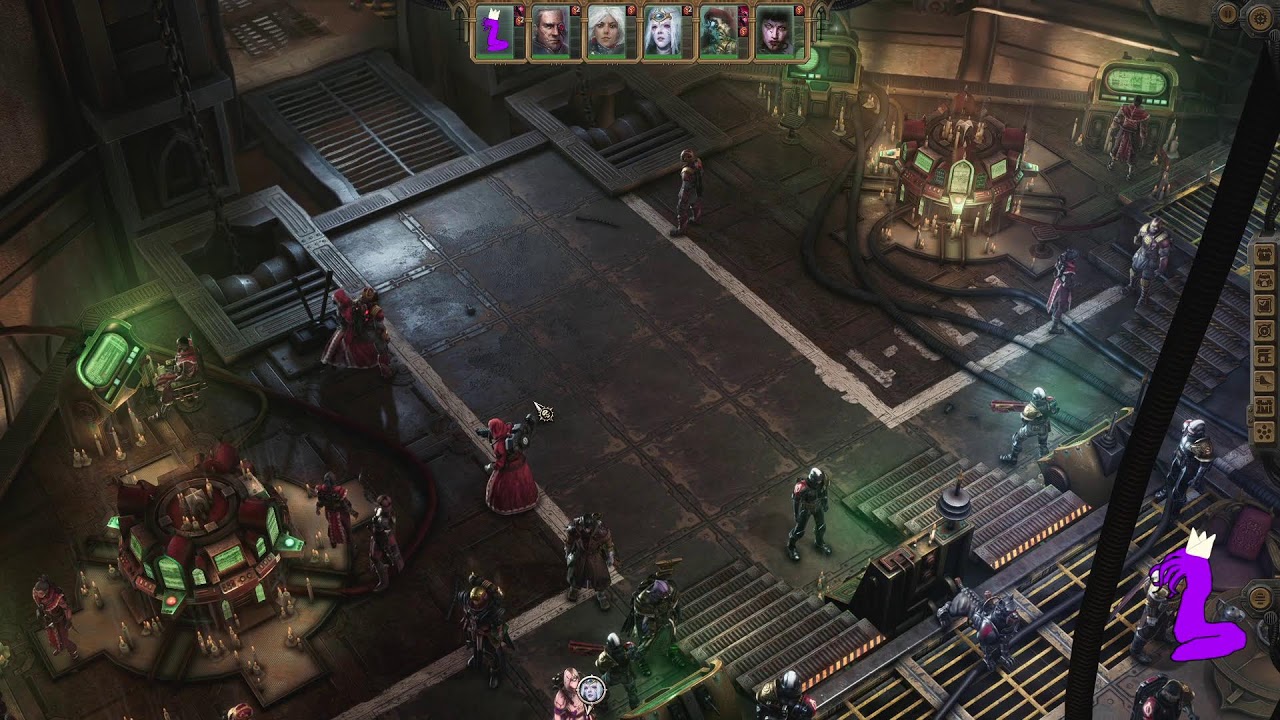The height and width of the screenshot is (720, 1280).
Task: Select the grey-haired man with red eye portrait
Action: [549, 33]
